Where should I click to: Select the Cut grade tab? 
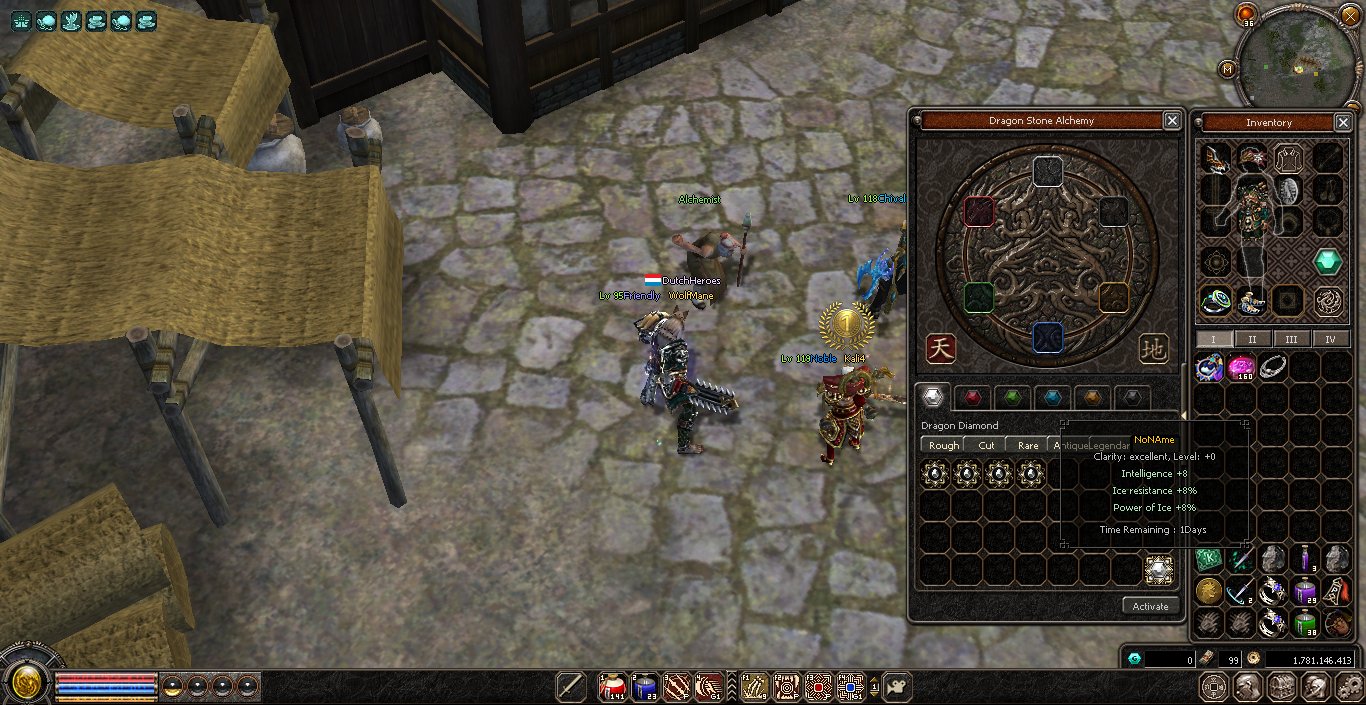click(986, 445)
